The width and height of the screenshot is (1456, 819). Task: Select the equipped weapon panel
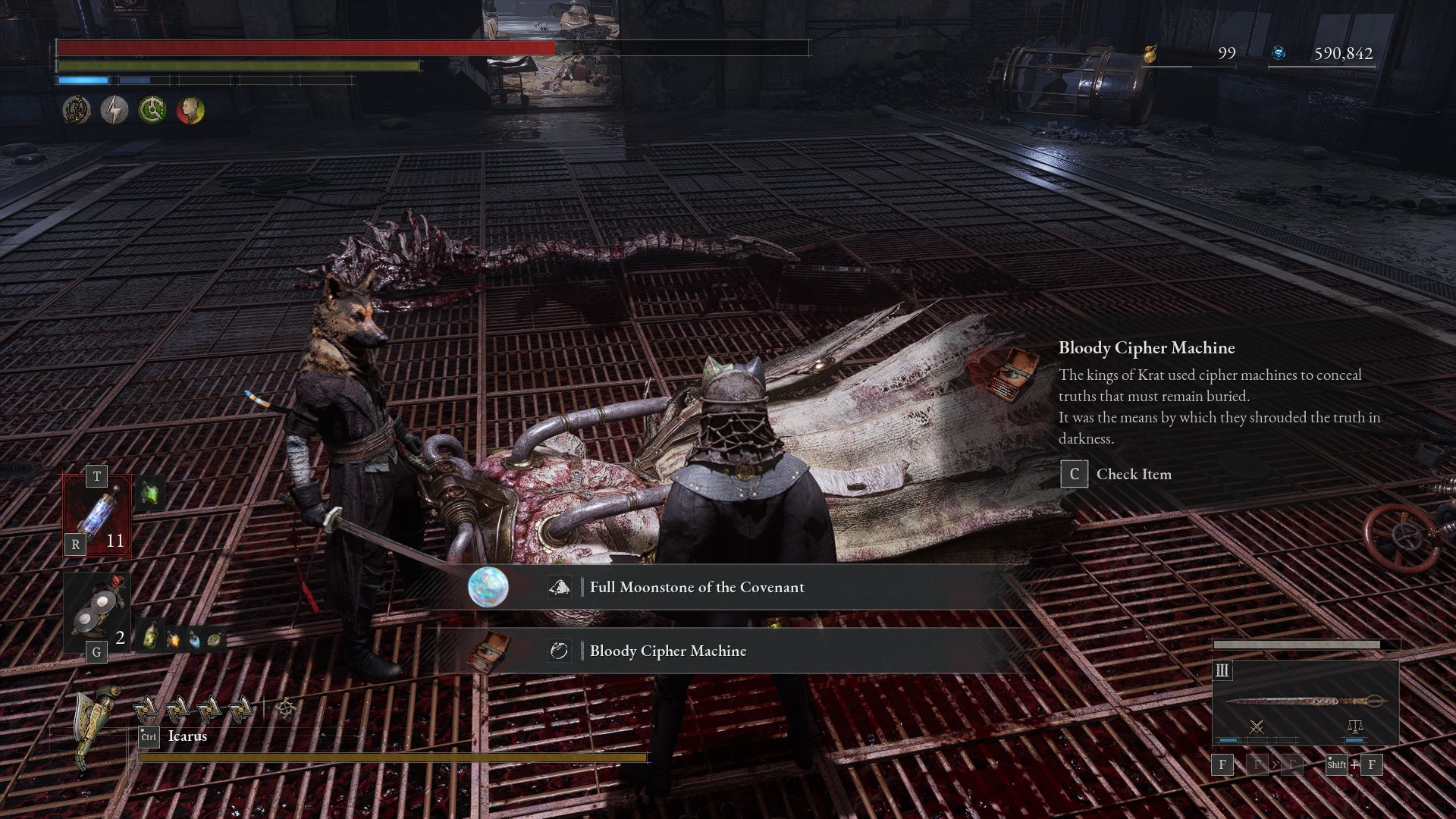point(1305,703)
